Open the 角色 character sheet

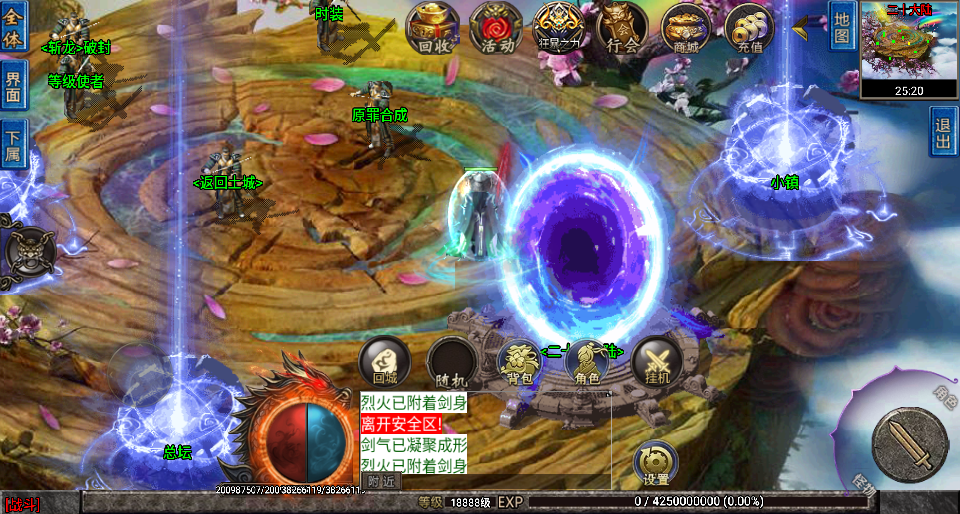click(587, 362)
